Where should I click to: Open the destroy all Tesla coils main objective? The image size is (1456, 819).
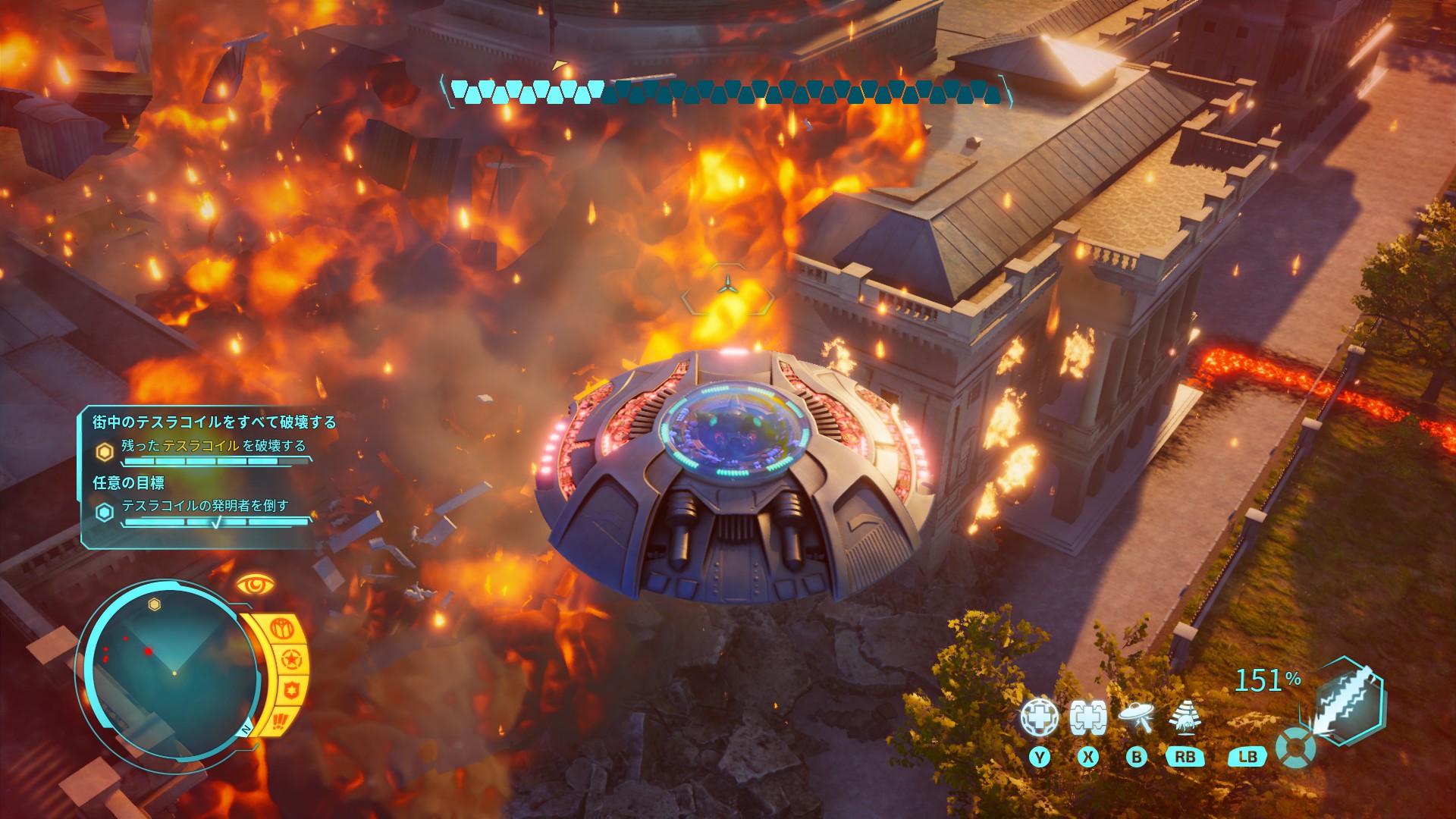[214, 422]
